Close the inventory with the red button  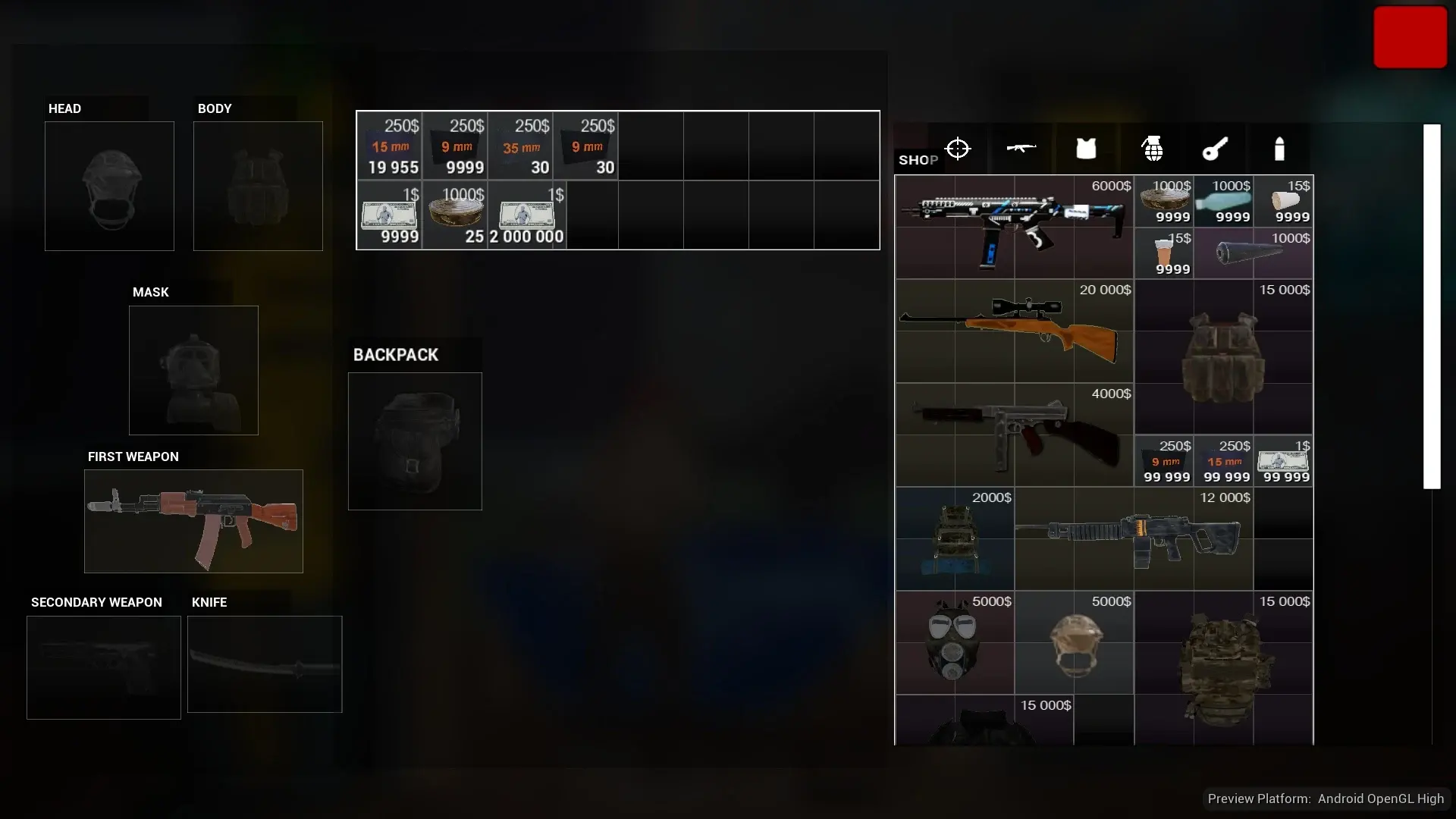coord(1410,37)
